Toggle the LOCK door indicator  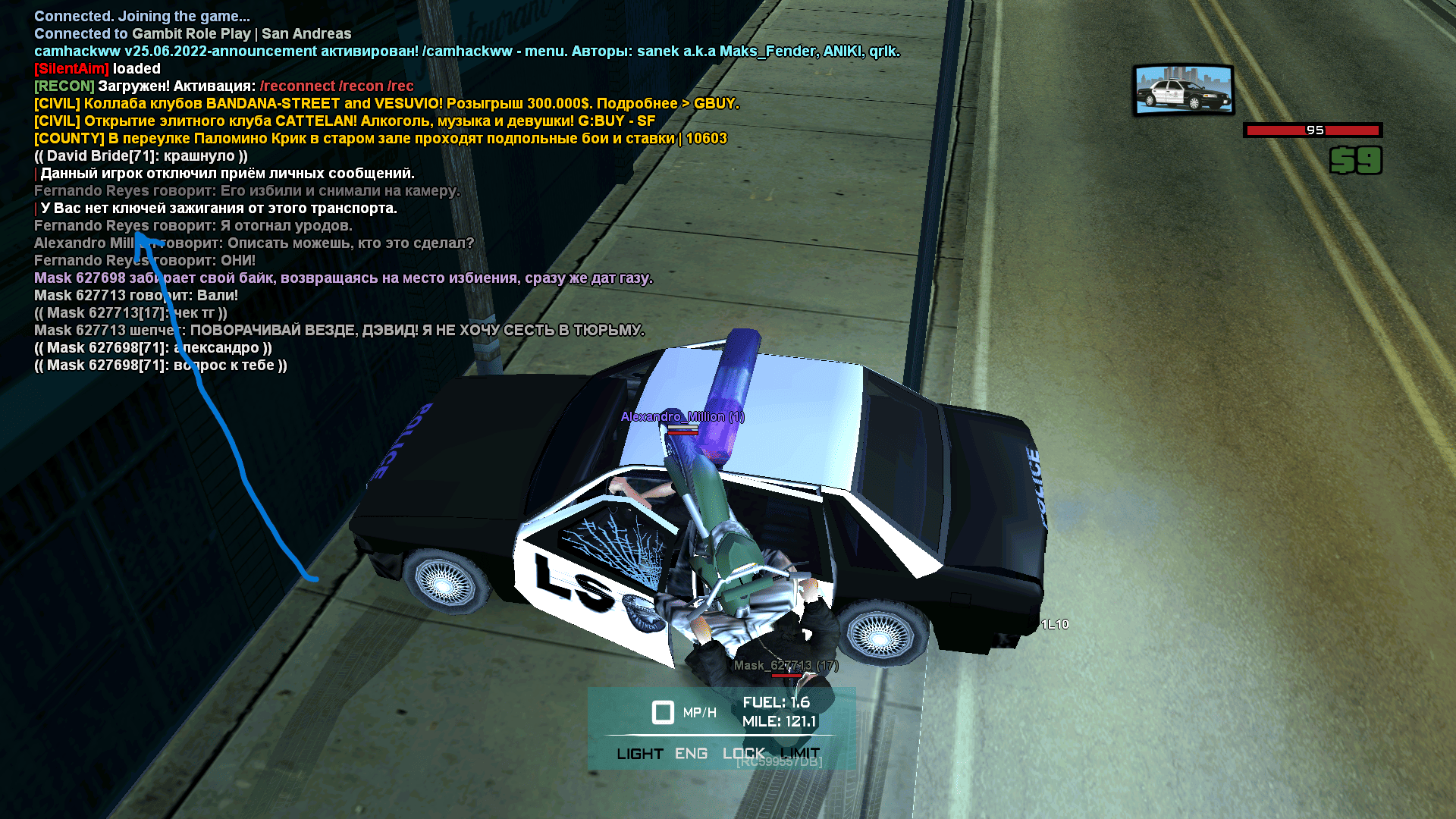tap(743, 754)
